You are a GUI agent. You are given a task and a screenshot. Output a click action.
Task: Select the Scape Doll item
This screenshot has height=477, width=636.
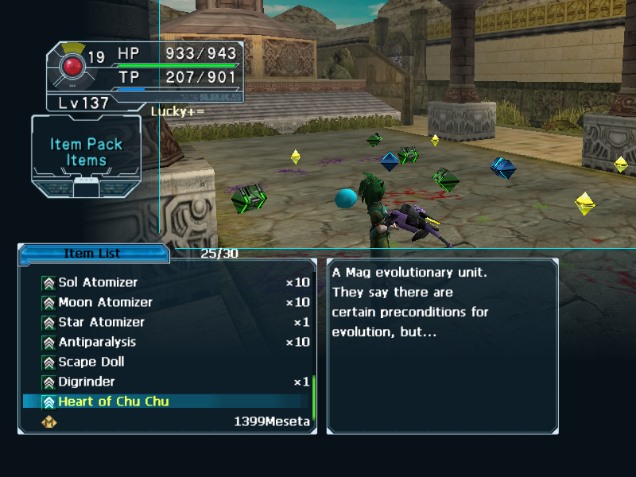tap(91, 362)
